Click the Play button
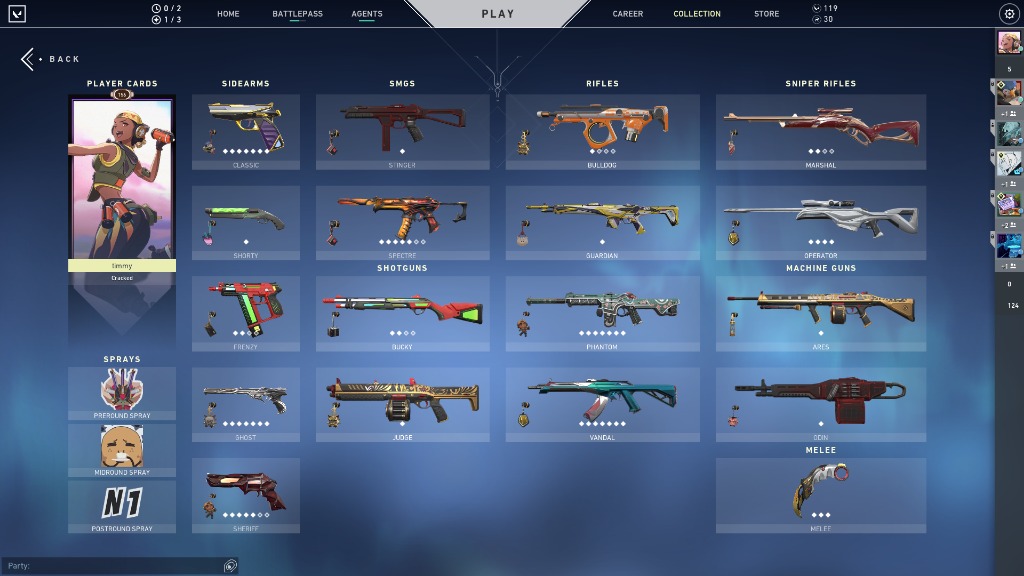Viewport: 1024px width, 576px height. [x=497, y=14]
